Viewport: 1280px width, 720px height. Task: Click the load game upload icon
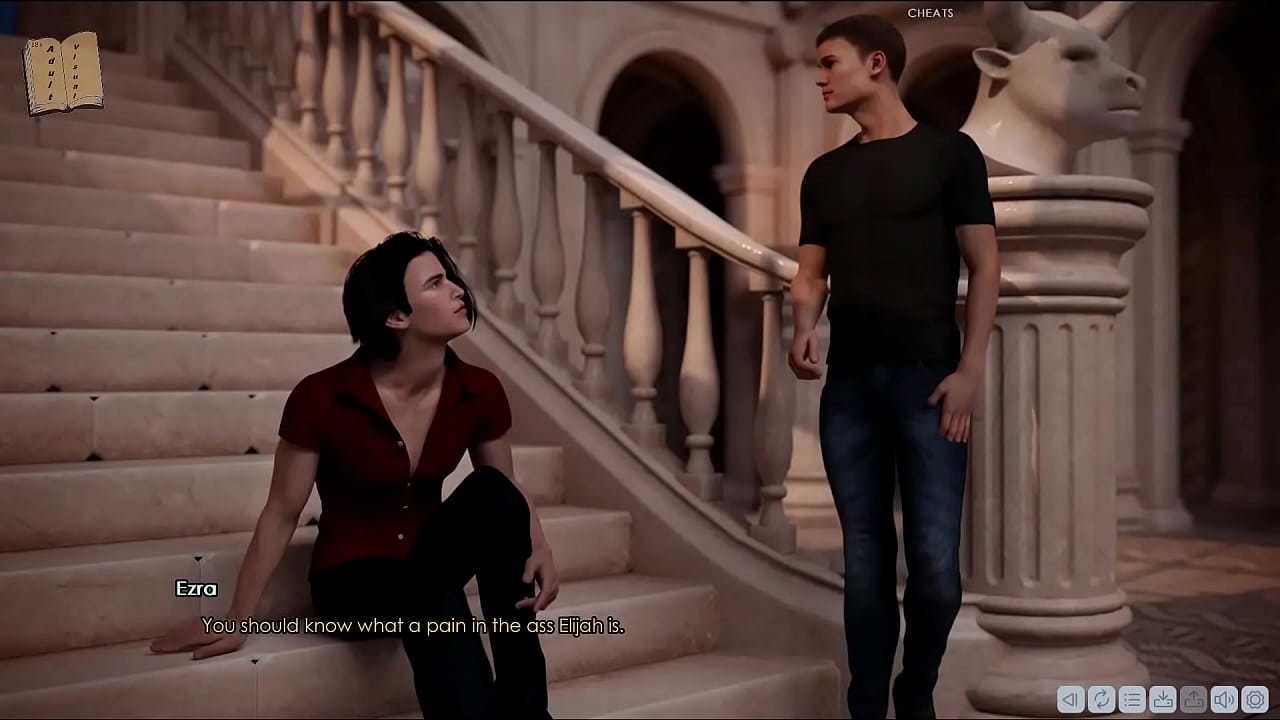1194,700
